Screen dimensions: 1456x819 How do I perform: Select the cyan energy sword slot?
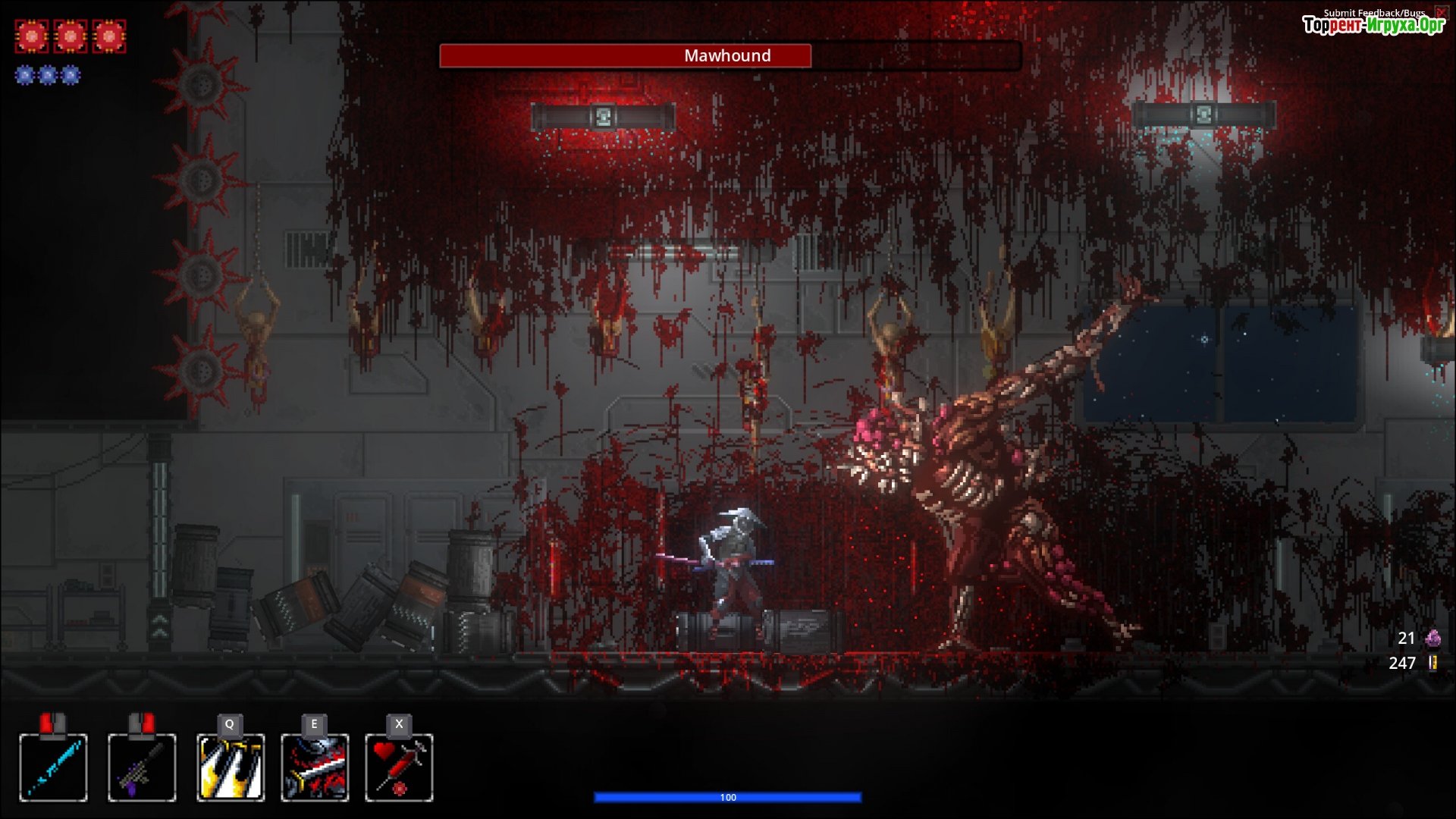(x=53, y=767)
